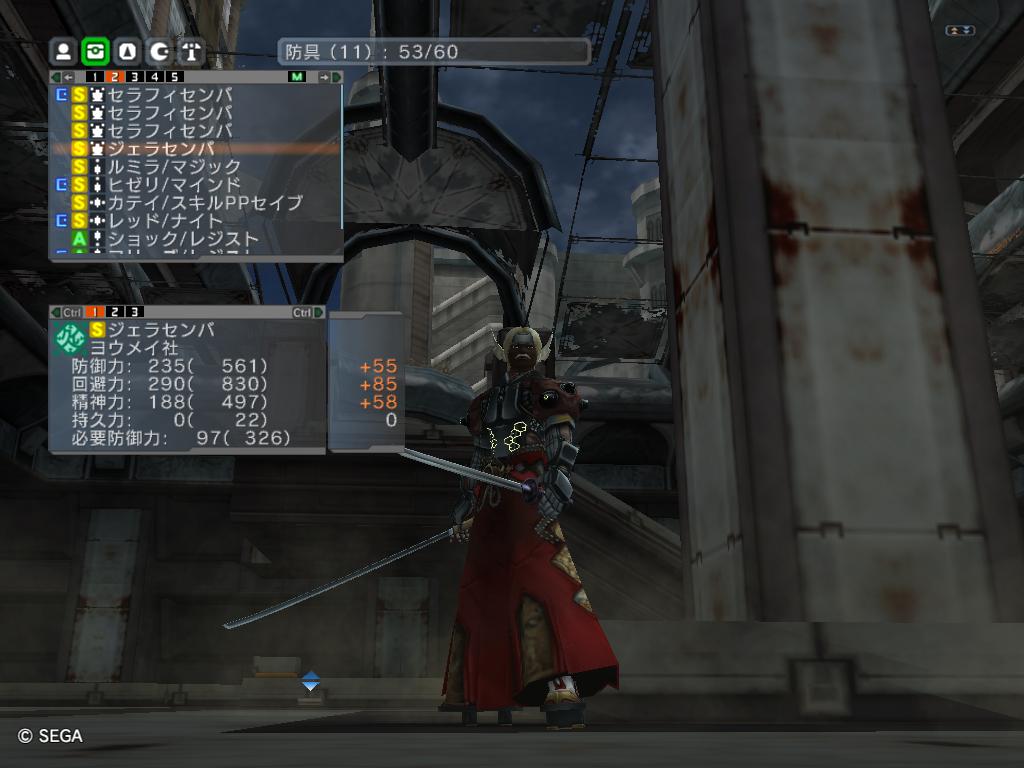Select the green inventory bag icon
This screenshot has width=1024, height=768.
coord(95,51)
